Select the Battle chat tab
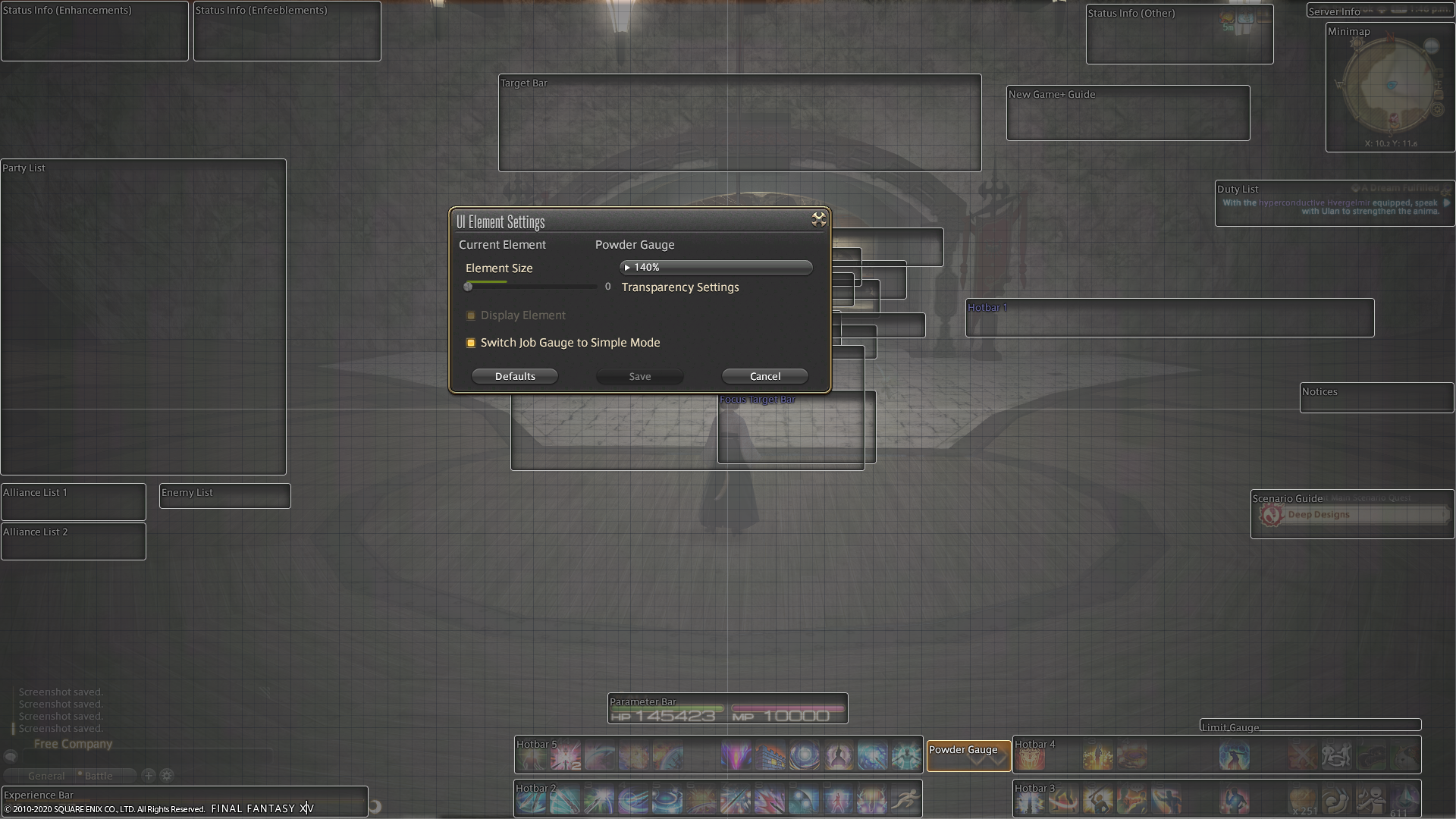The image size is (1456, 819). 99,775
